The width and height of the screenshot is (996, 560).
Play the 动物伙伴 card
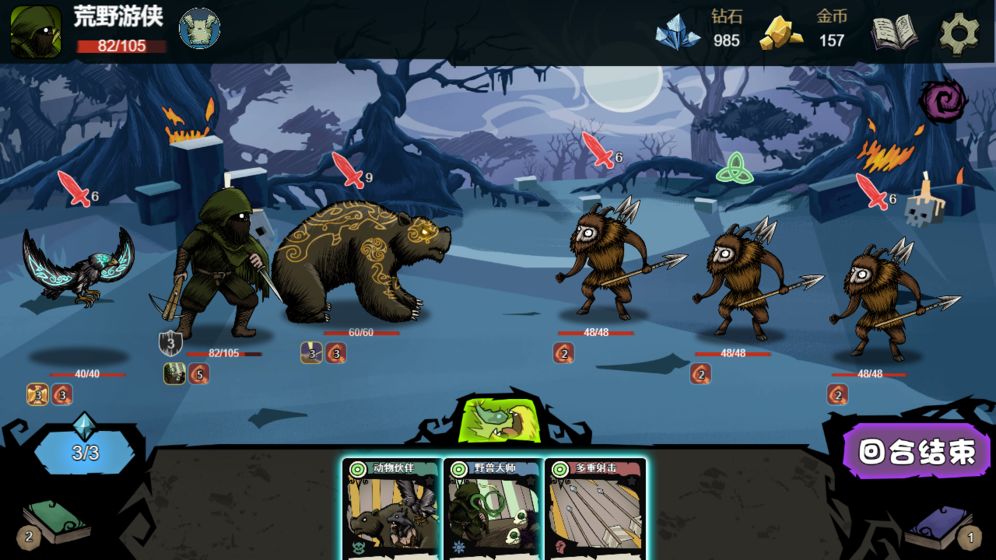coord(391,509)
